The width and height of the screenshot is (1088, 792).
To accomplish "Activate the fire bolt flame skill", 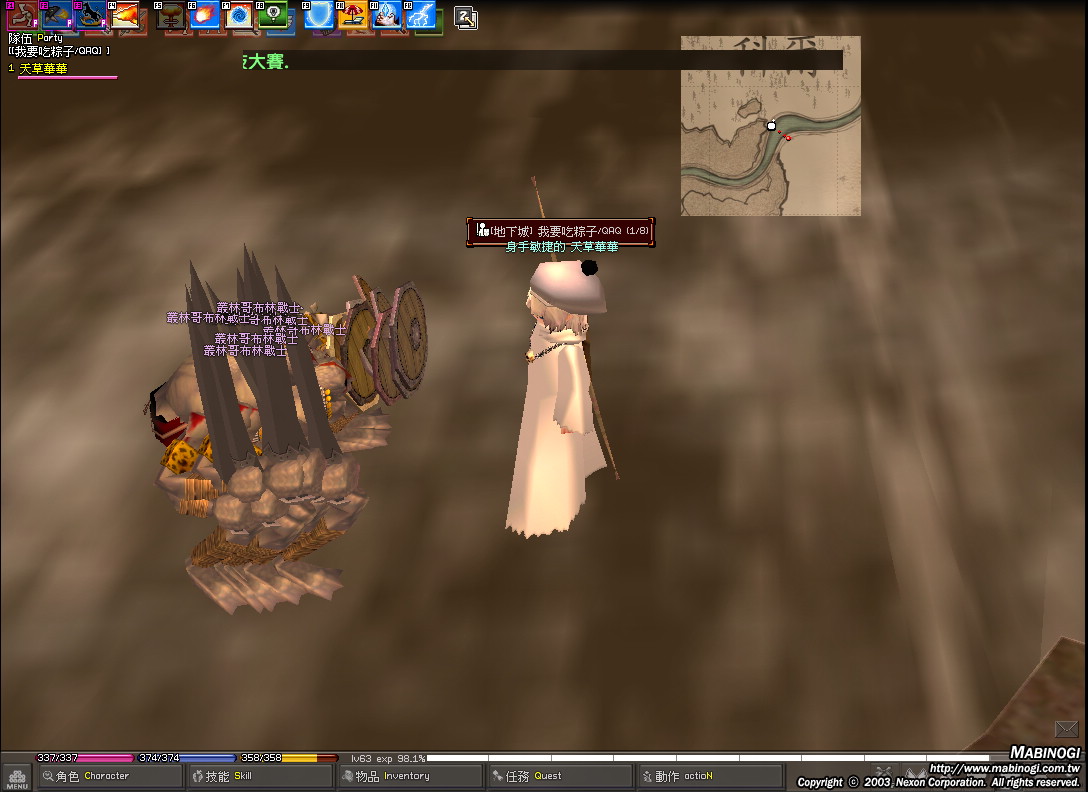I will [123, 14].
